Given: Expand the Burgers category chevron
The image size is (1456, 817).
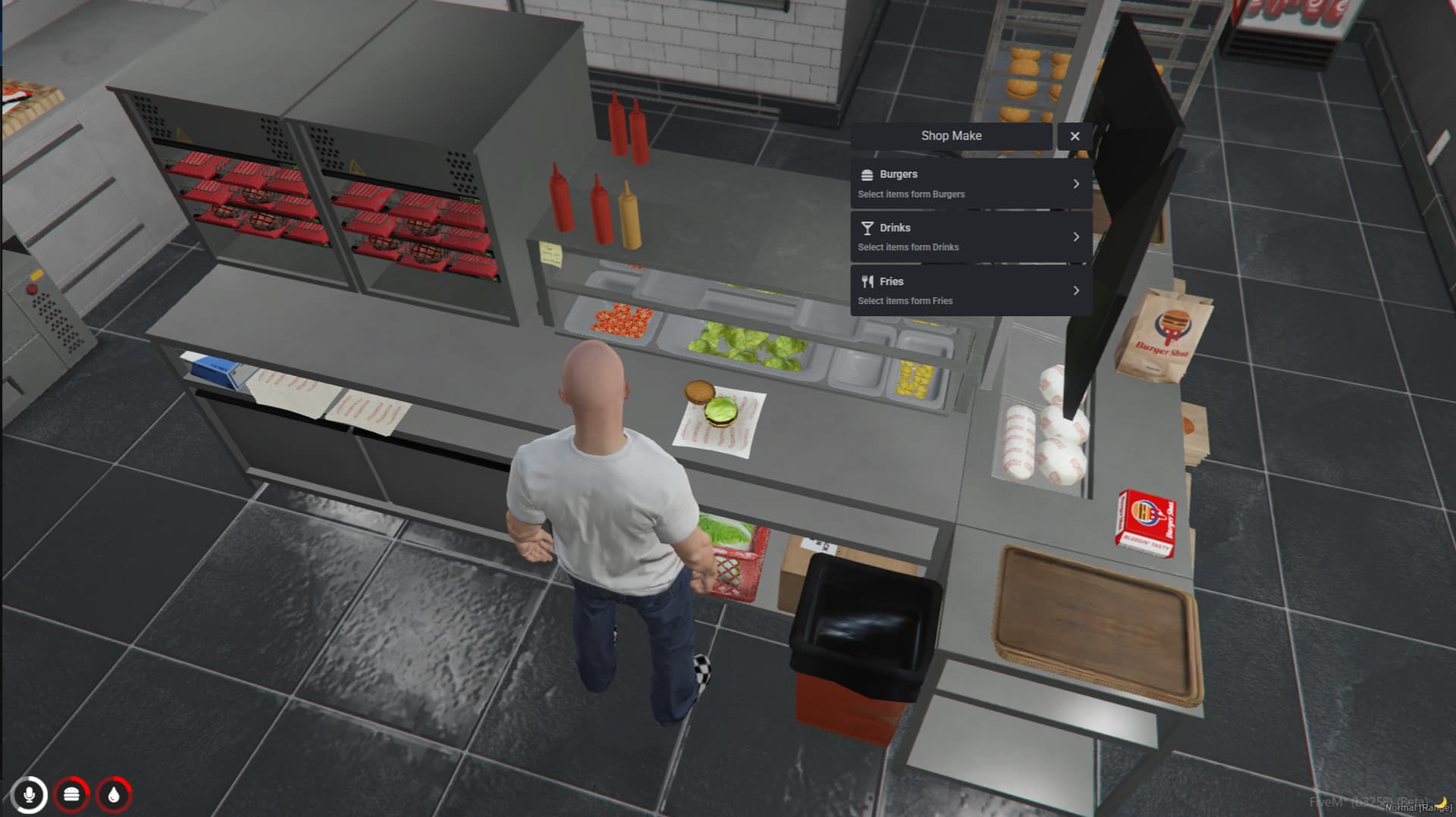Looking at the screenshot, I should coord(1077,183).
